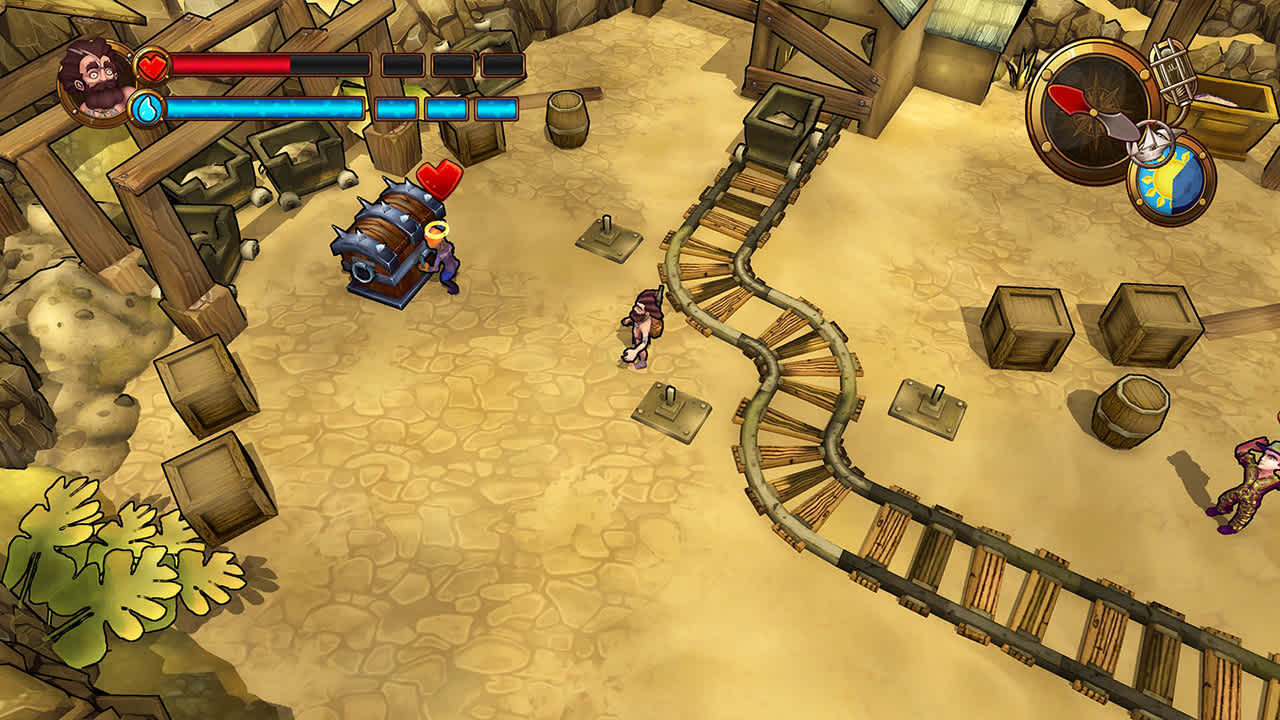Click the first empty ability slot
This screenshot has width=1280, height=720.
coord(403,66)
